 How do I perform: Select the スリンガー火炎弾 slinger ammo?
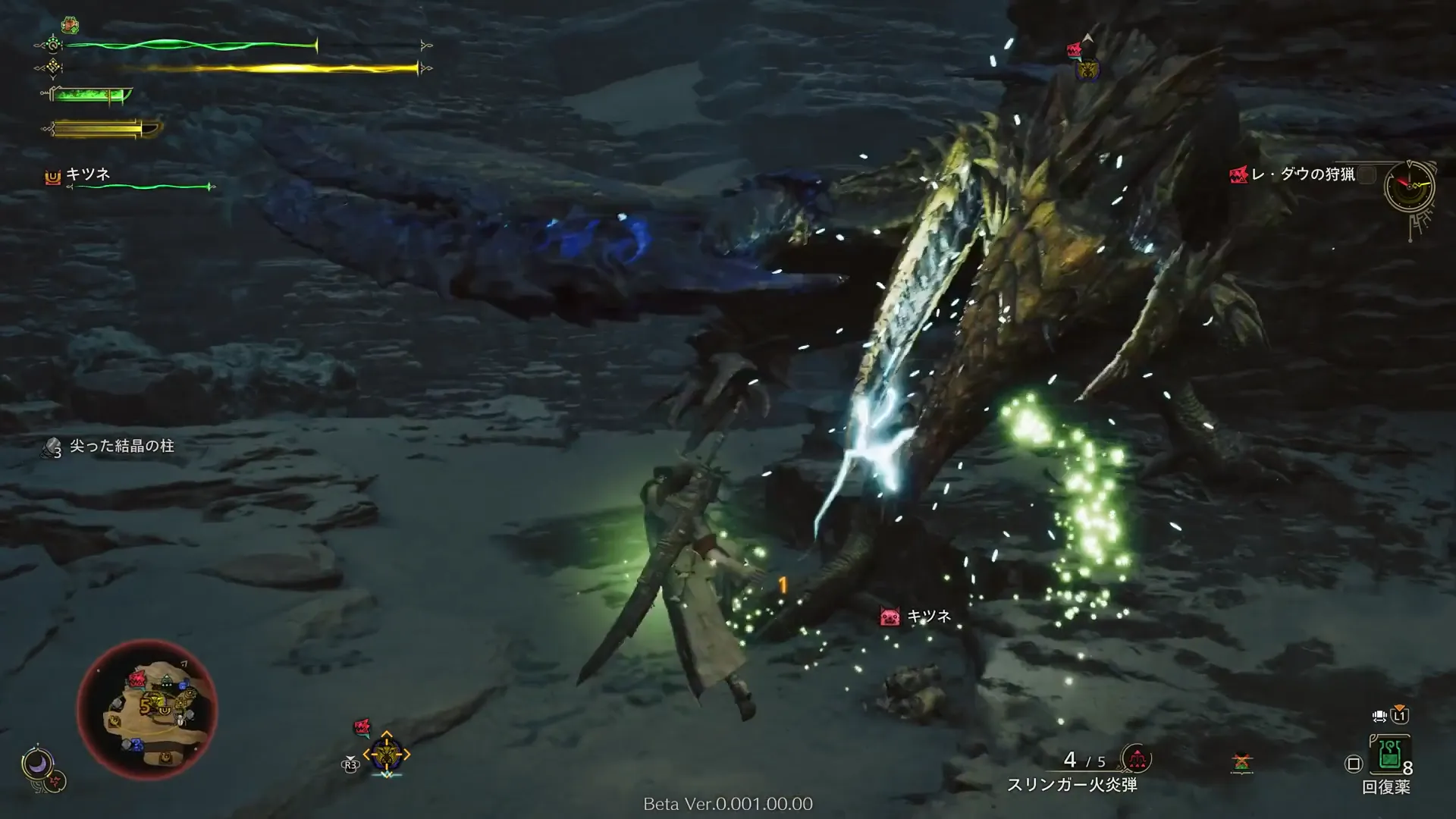[1072, 785]
